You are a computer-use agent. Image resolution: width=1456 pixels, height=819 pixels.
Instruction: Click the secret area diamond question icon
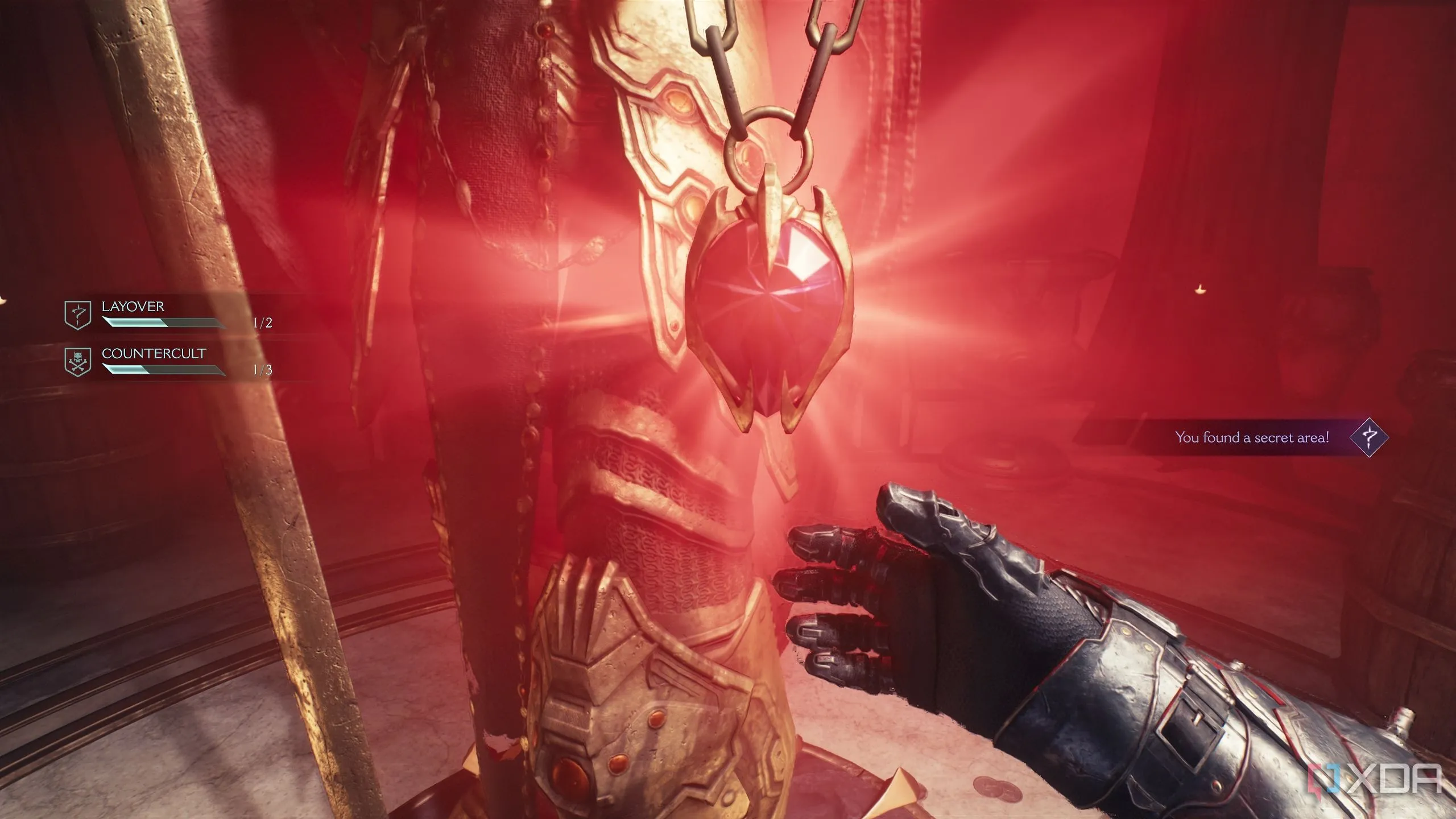[x=1370, y=437]
